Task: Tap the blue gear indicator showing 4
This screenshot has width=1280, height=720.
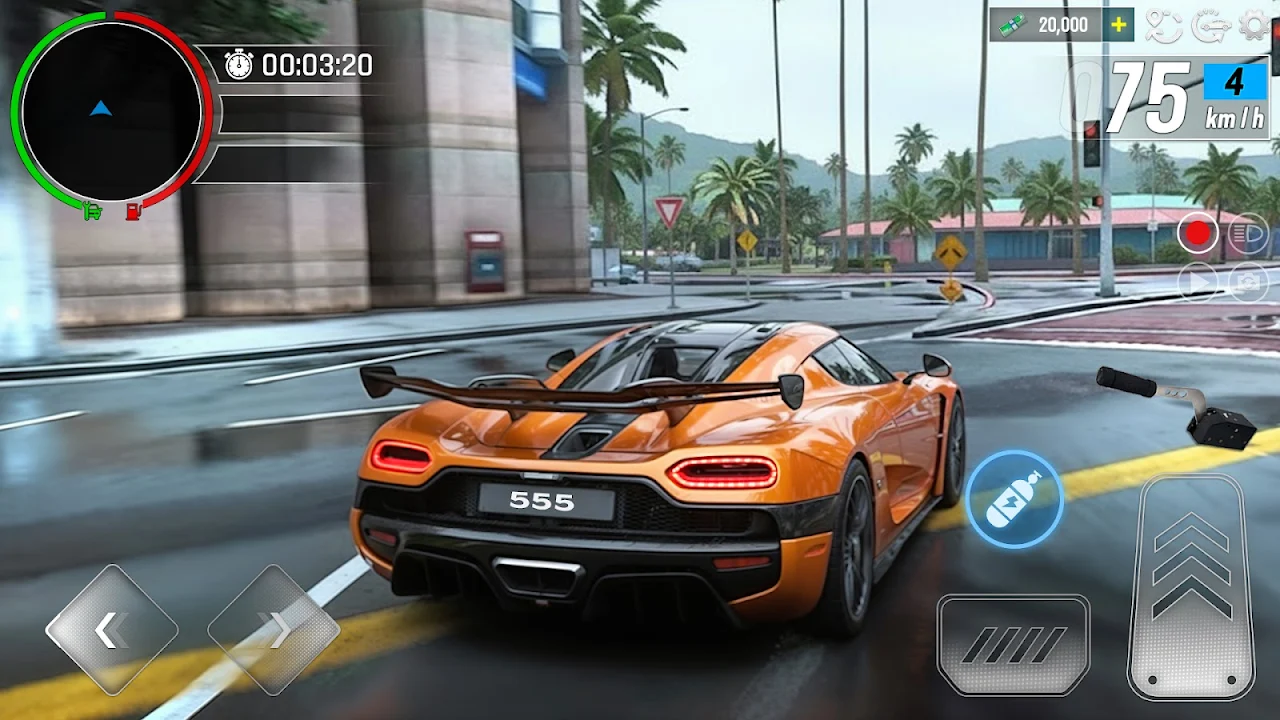Action: coord(1235,82)
